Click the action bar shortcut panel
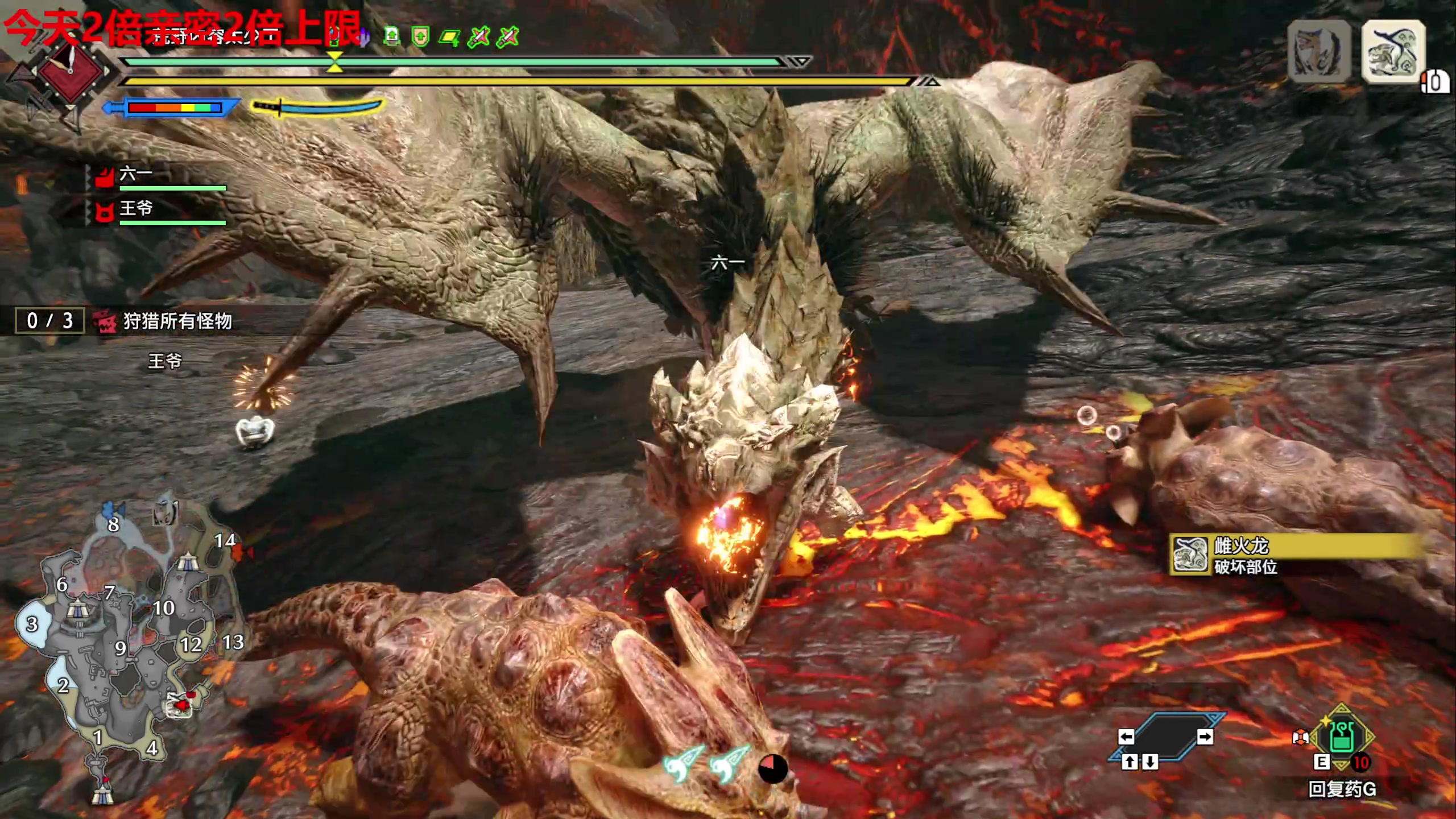Screen dimensions: 1456x819 (1166, 738)
